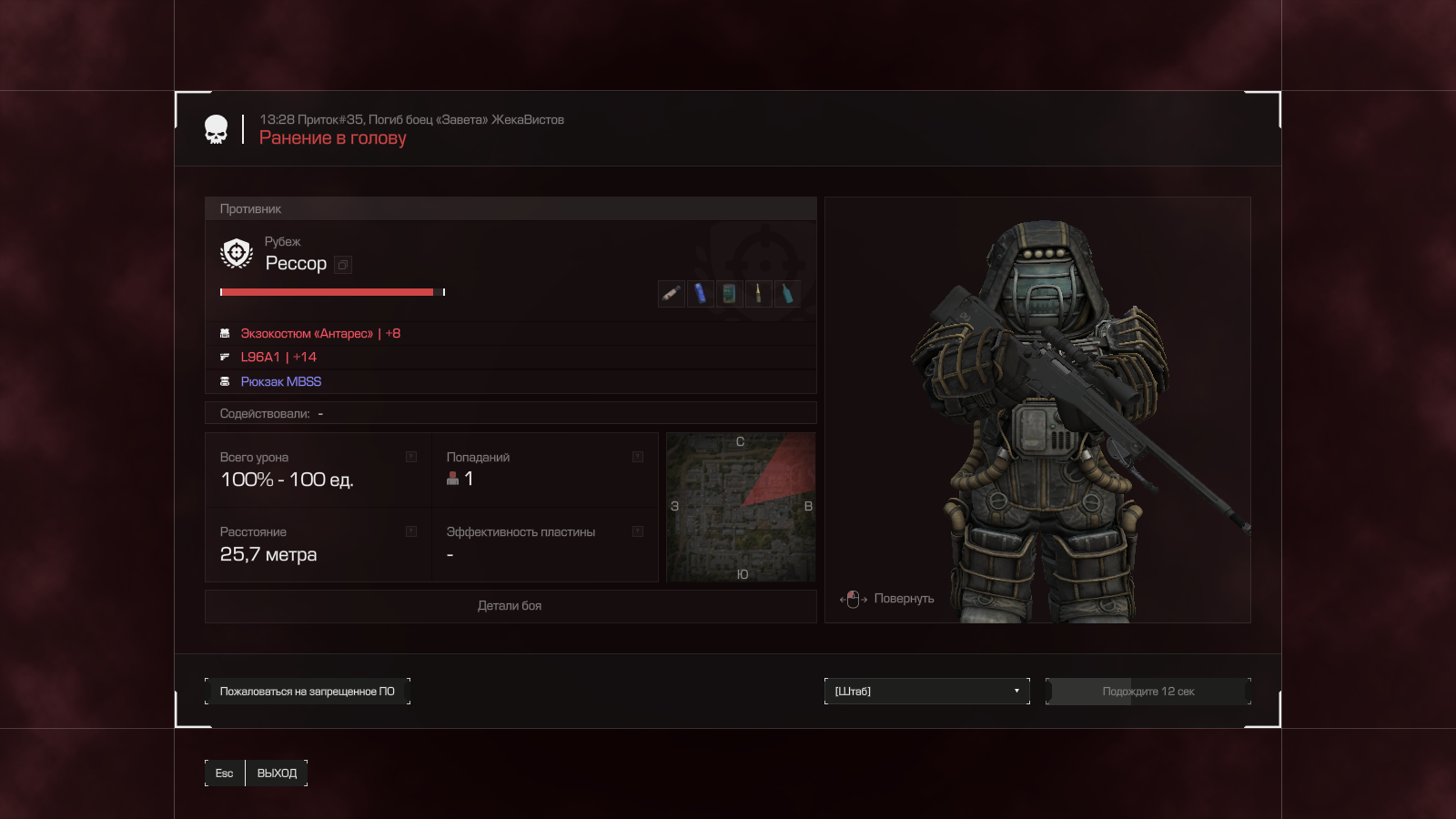Inspect the yellow ammo round item slot

click(758, 294)
